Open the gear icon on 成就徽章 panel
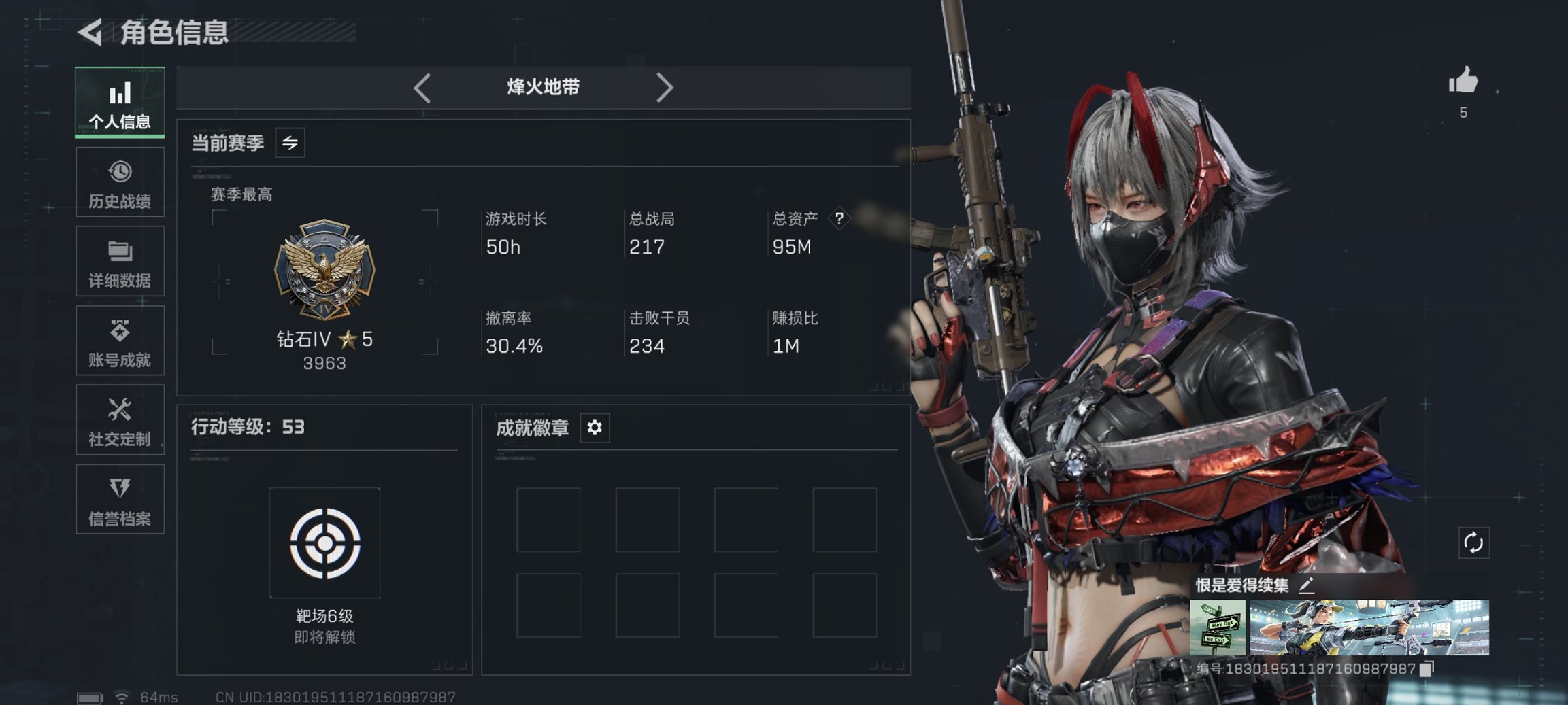Viewport: 1568px width, 705px height. tap(595, 428)
